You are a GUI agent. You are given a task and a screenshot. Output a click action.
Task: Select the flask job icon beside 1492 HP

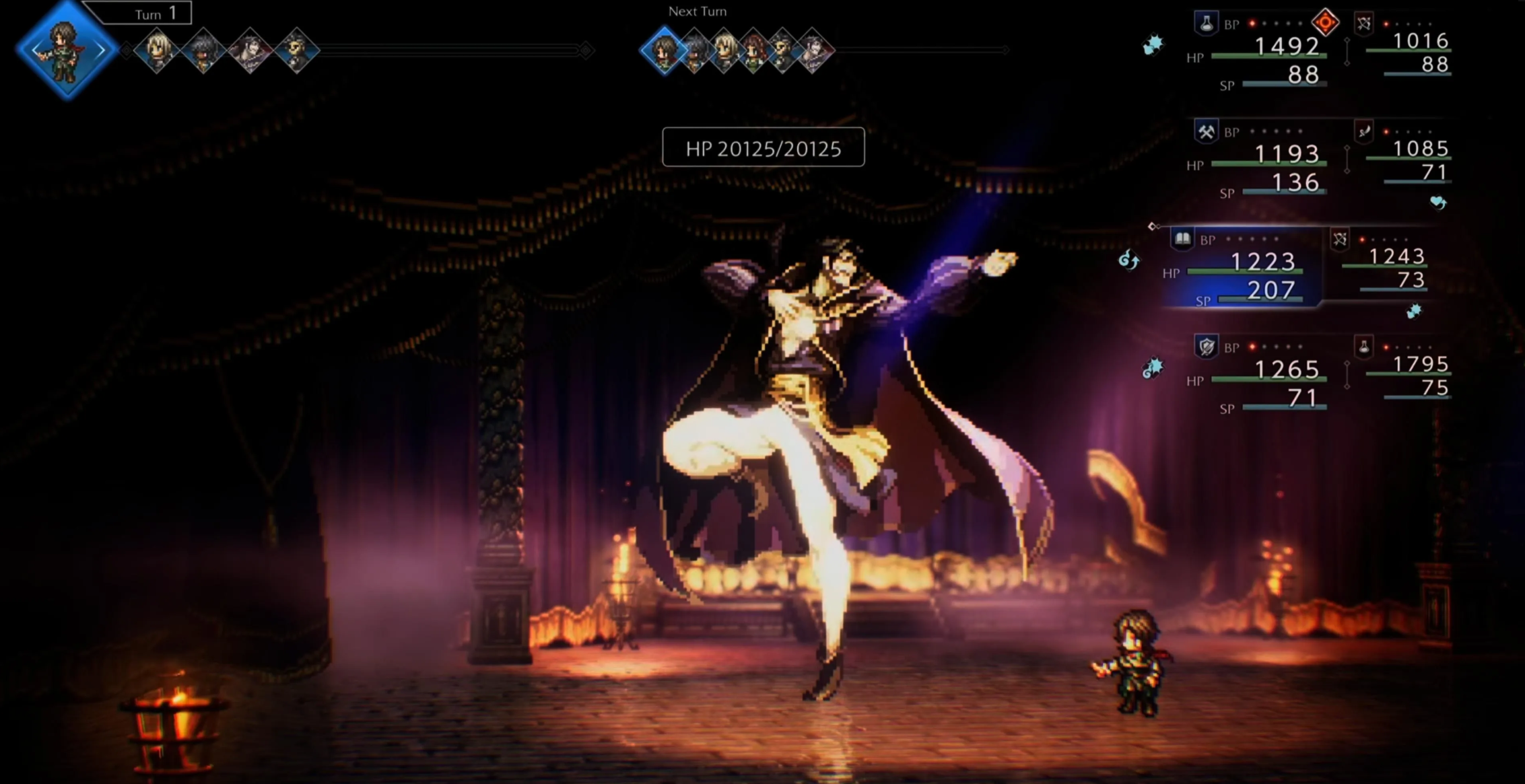coord(1206,24)
